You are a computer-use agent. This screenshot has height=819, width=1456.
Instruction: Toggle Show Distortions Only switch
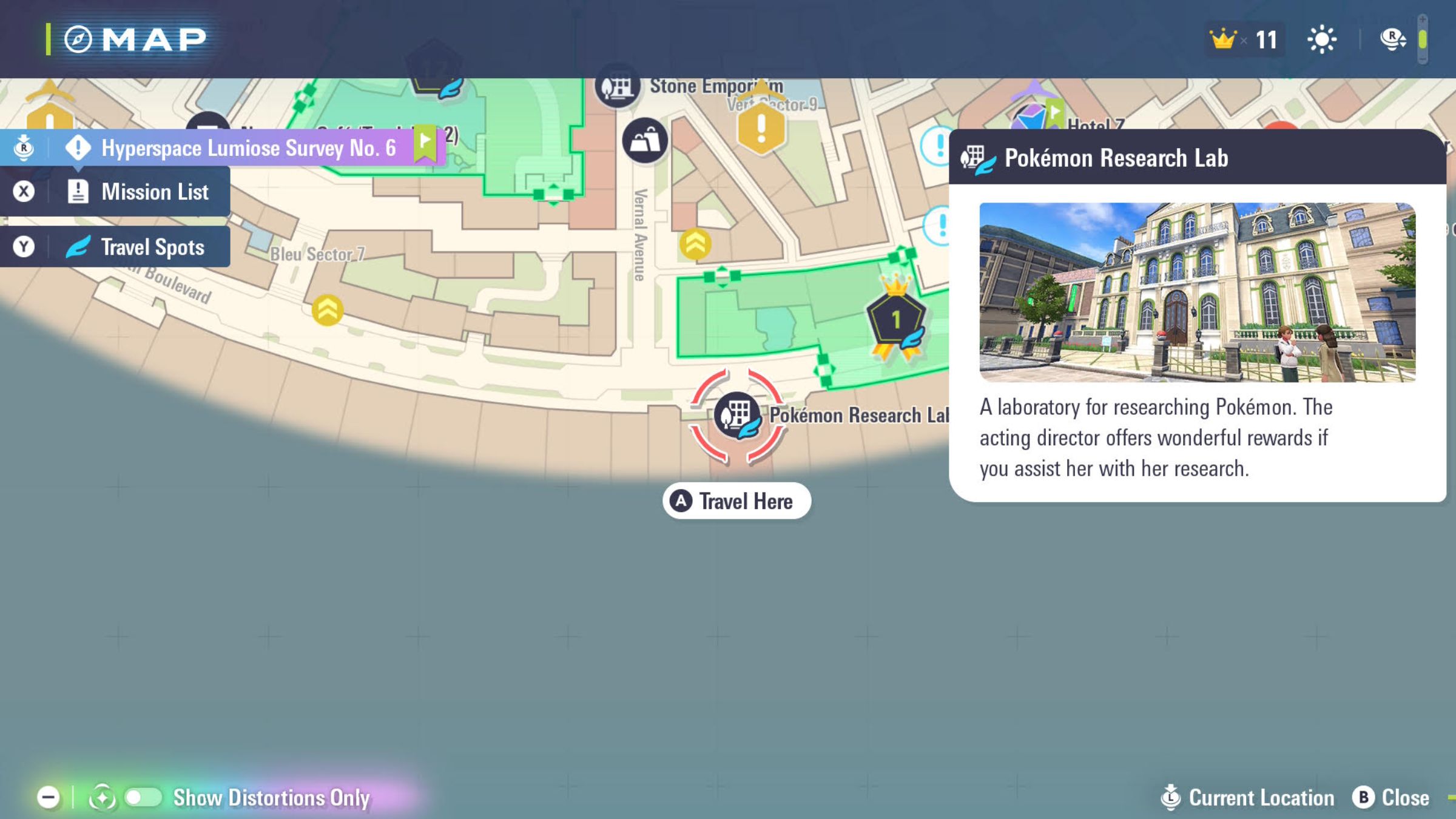pyautogui.click(x=143, y=797)
